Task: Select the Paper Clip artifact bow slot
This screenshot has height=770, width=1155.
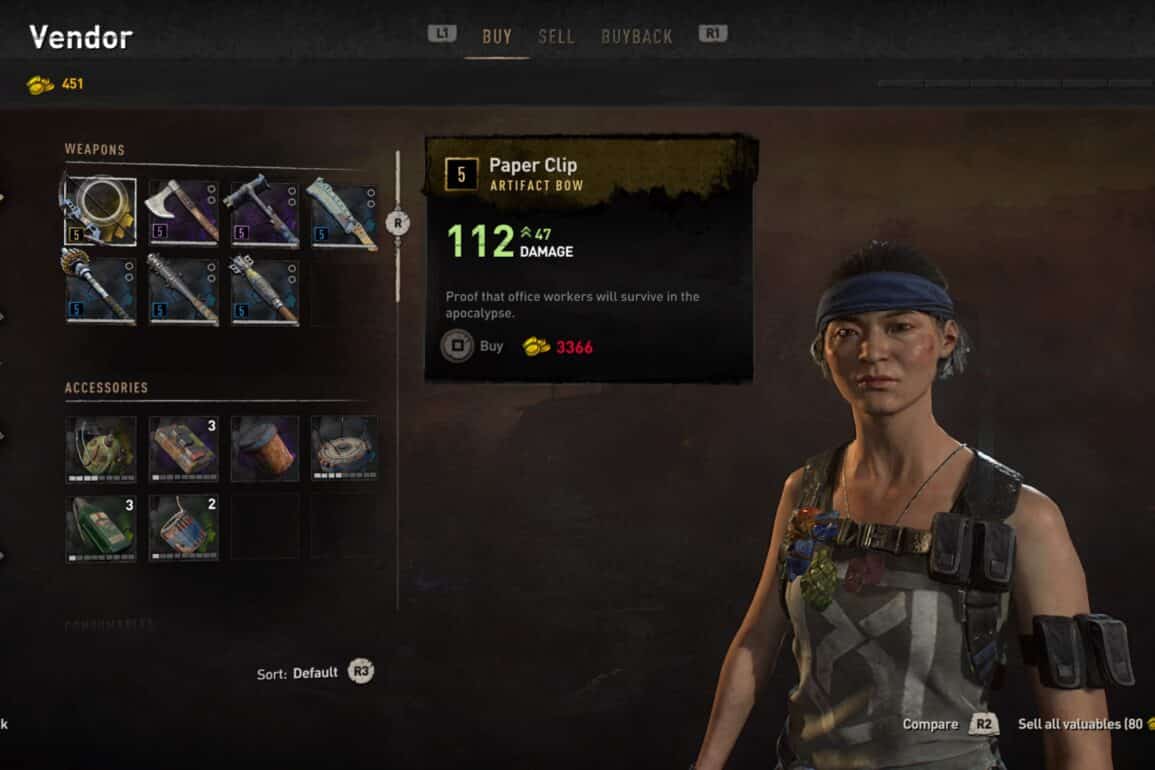Action: click(101, 211)
